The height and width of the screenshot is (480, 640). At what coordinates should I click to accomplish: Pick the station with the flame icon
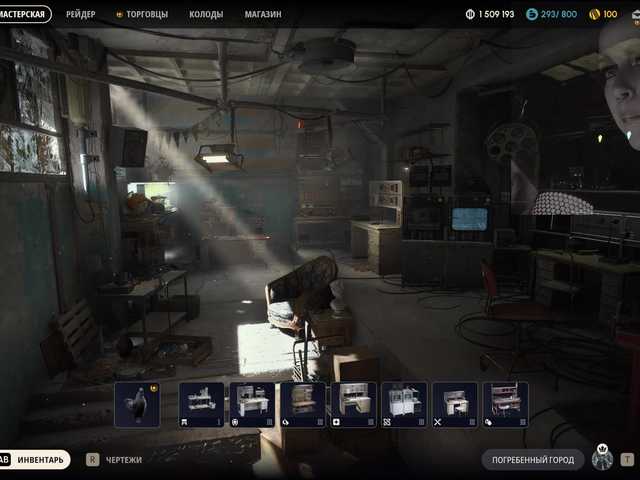(x=302, y=405)
